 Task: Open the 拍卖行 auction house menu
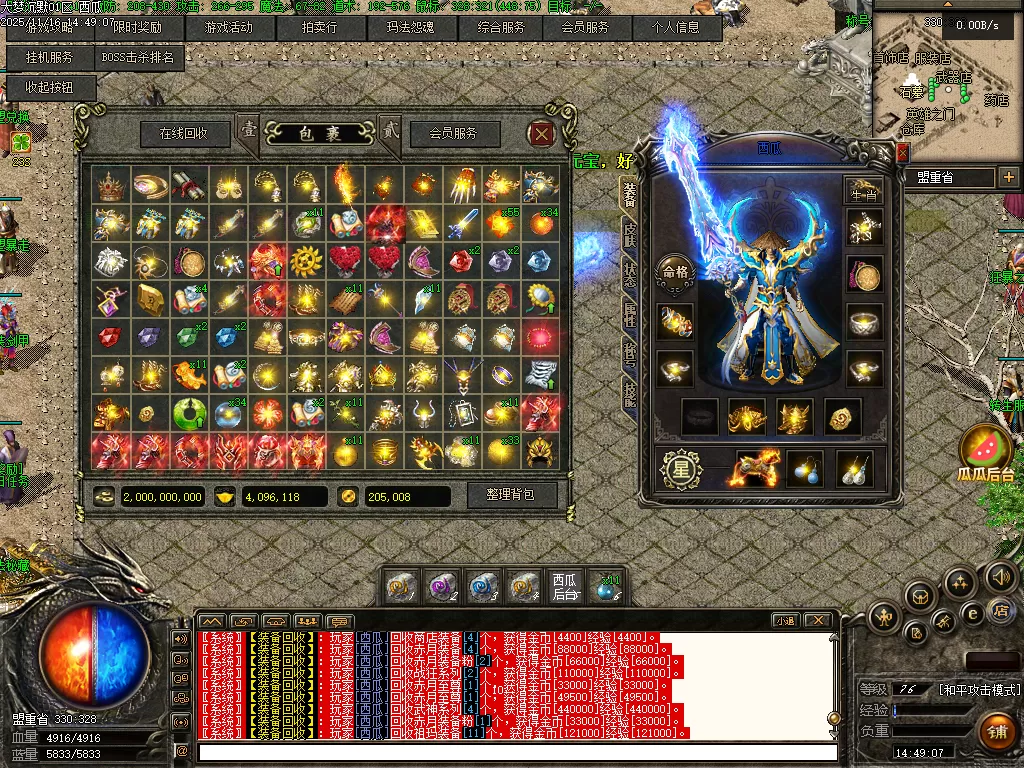pos(320,28)
